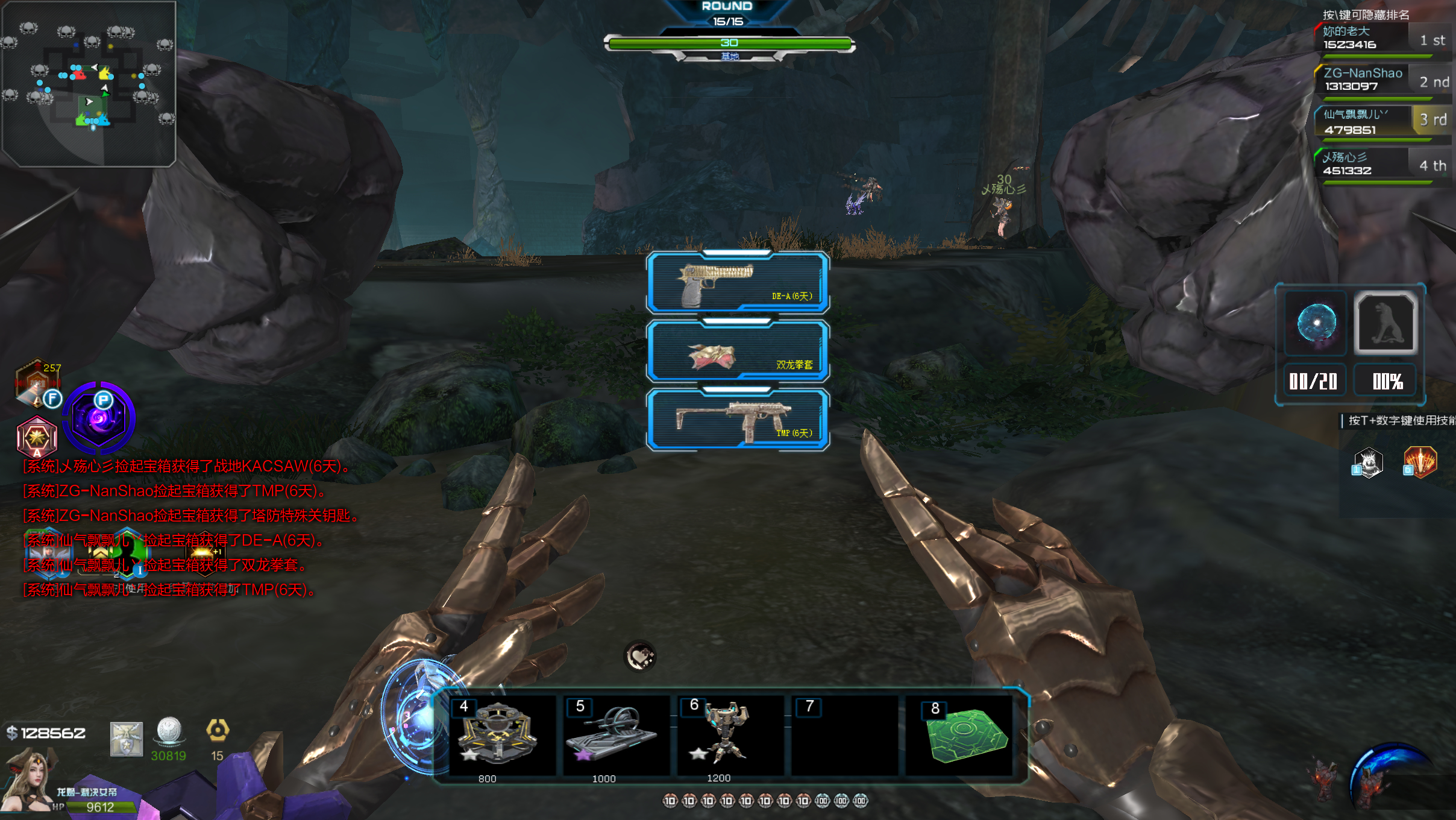Activate the blue energy orb skill
This screenshot has height=820, width=1456.
point(1316,323)
